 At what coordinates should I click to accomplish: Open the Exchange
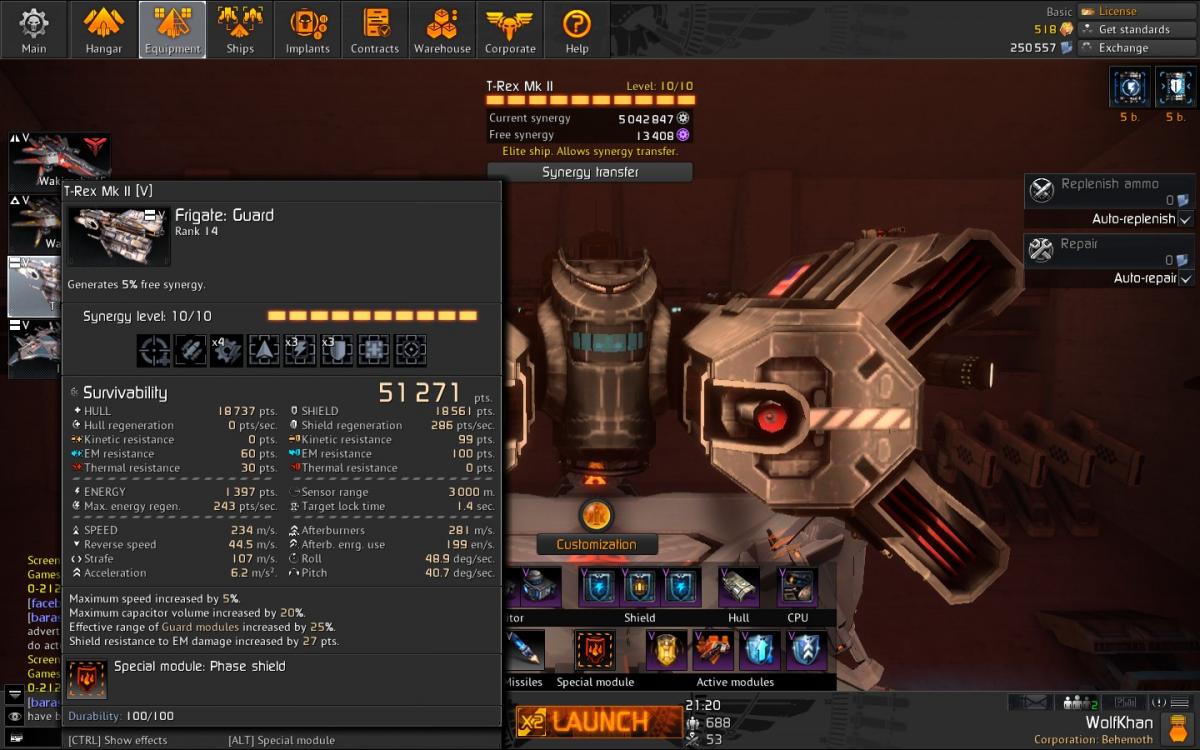coord(1122,47)
